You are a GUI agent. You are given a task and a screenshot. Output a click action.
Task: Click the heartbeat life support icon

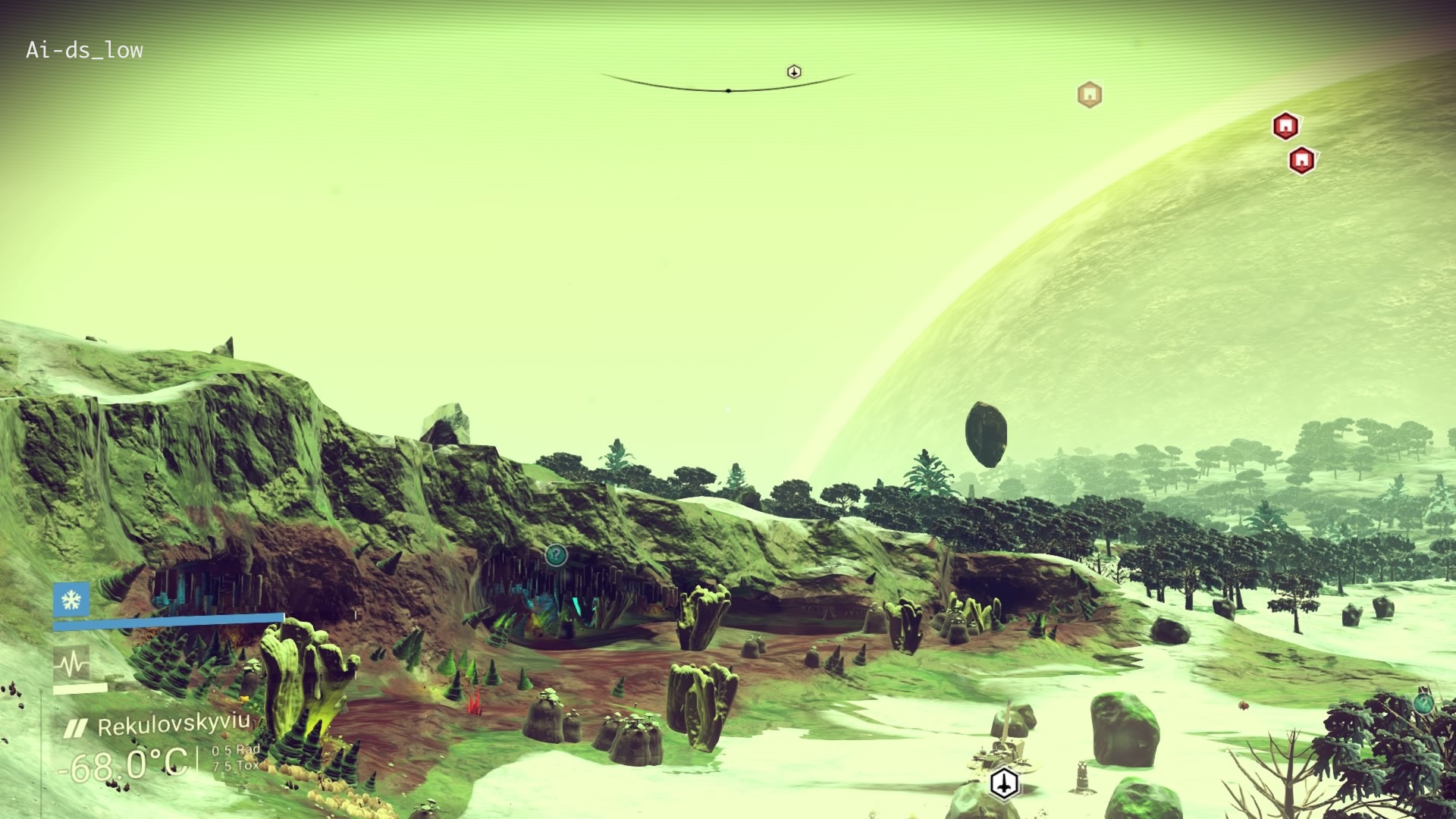coord(71,665)
